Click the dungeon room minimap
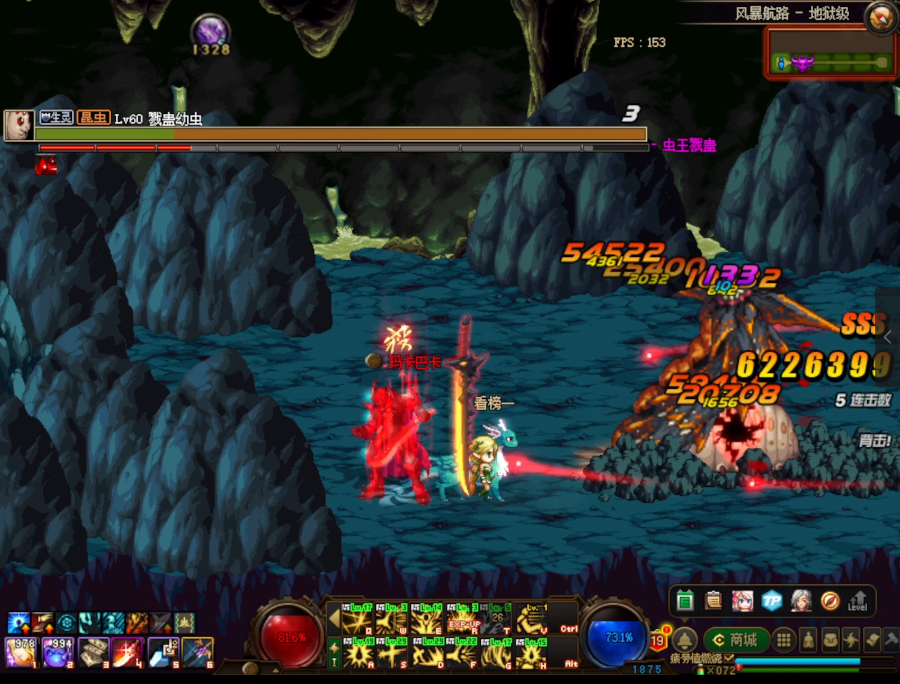This screenshot has height=684, width=900. click(829, 62)
